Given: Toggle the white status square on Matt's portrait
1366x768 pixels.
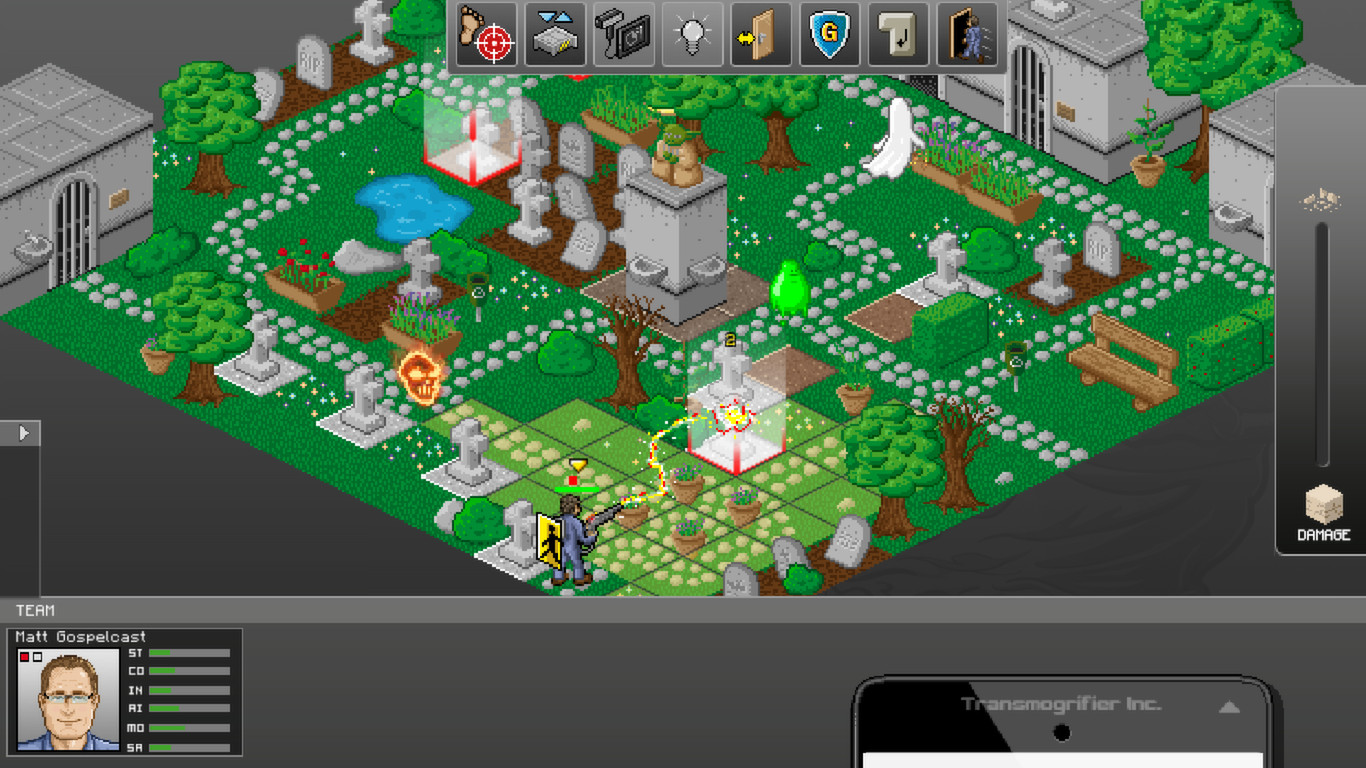Looking at the screenshot, I should click(36, 657).
